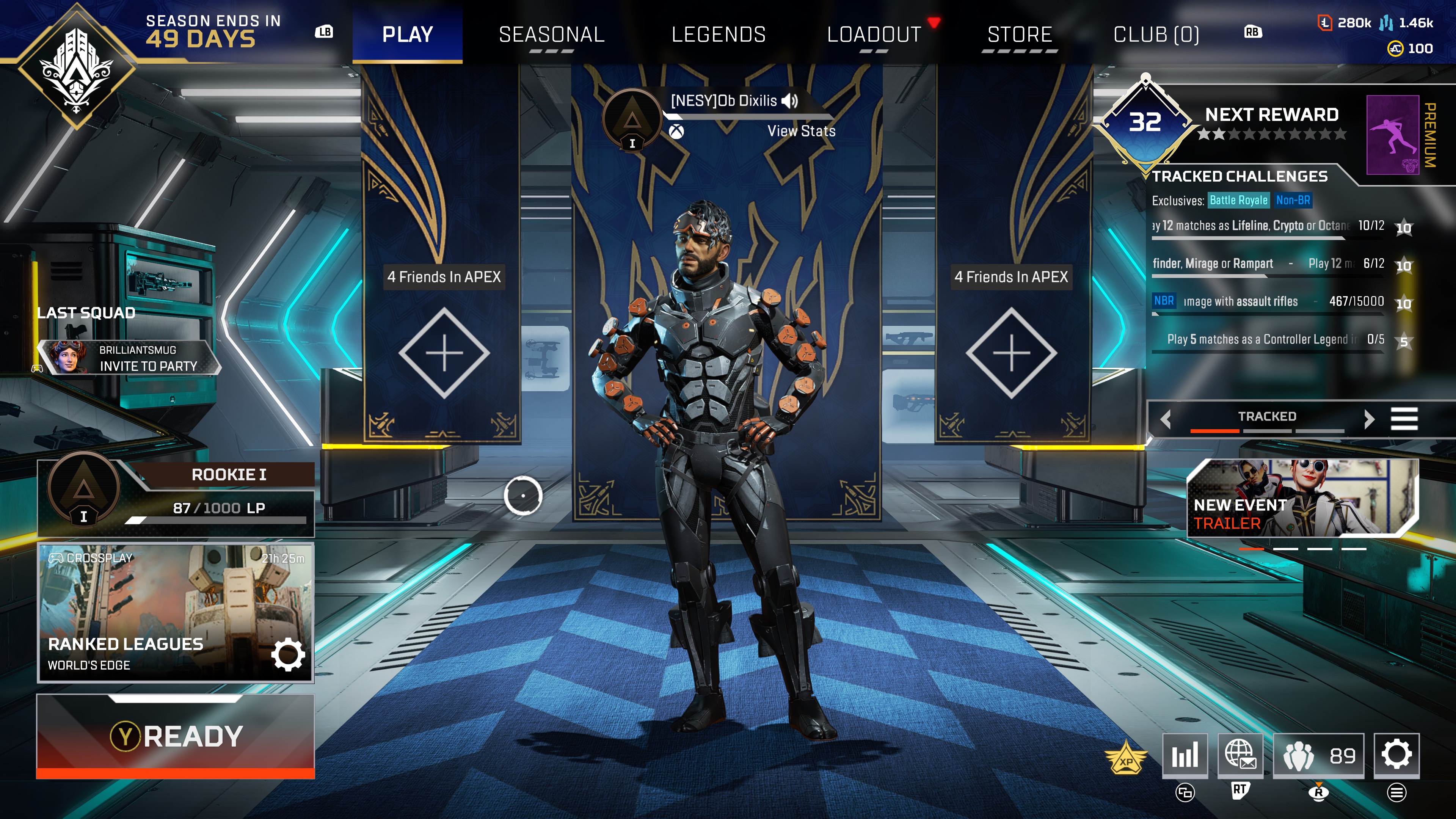This screenshot has width=1456, height=819.
Task: Open the level 32 battle pass reward
Action: pyautogui.click(x=1145, y=122)
